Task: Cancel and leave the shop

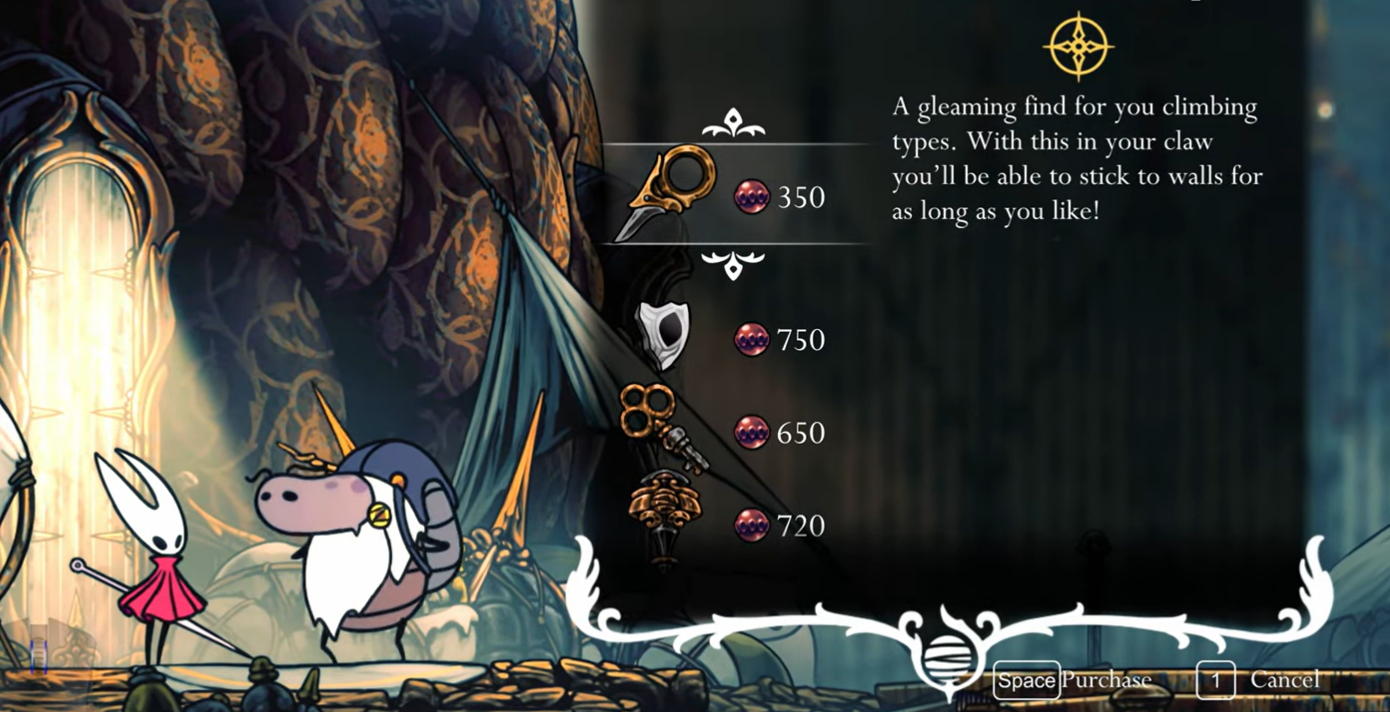Action: point(1260,681)
